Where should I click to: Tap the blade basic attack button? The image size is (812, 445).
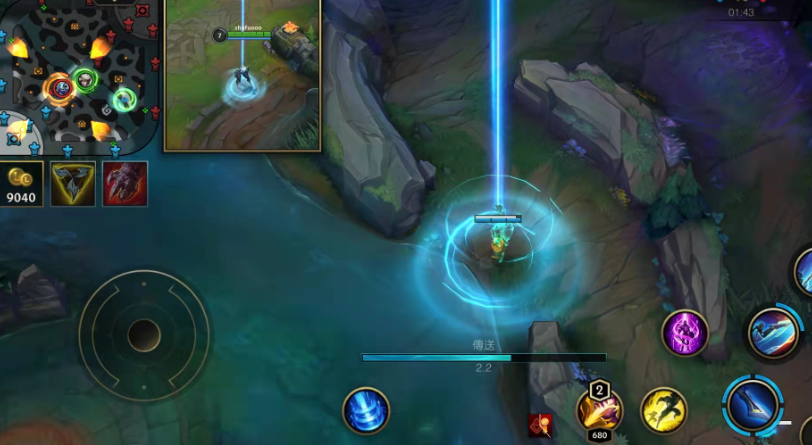pos(753,405)
